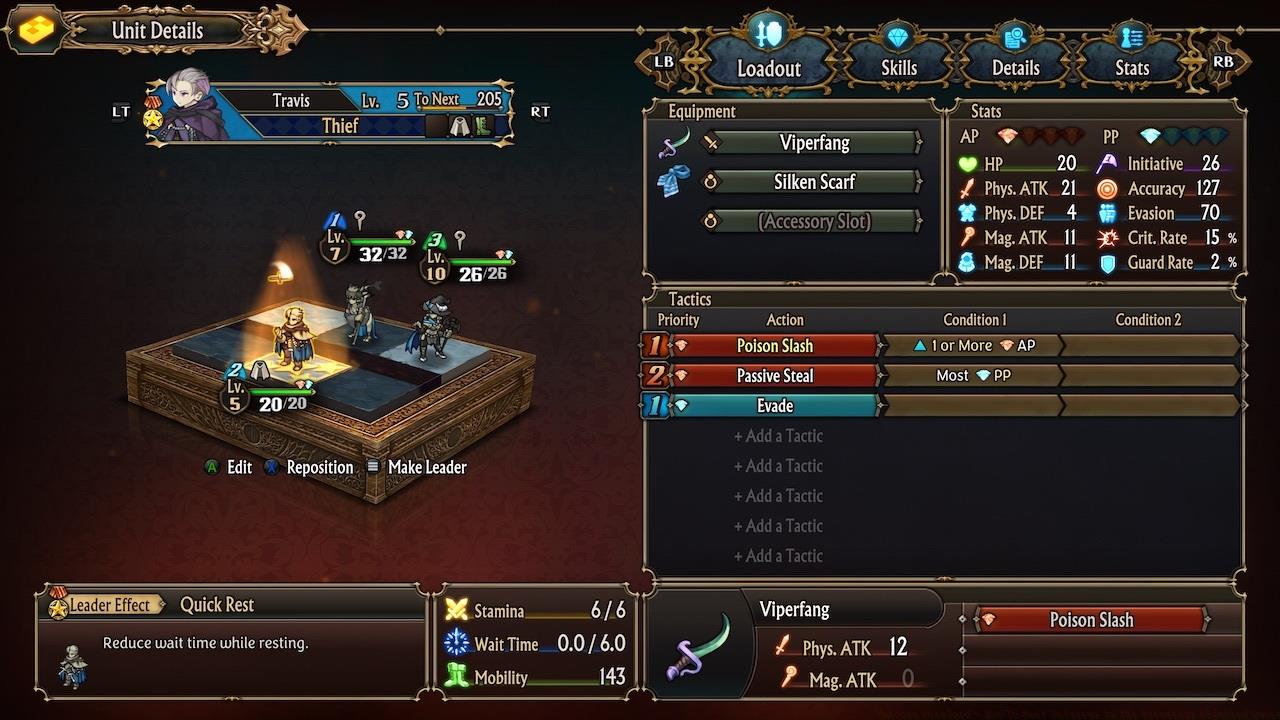Image resolution: width=1280 pixels, height=720 pixels.
Task: Click Add a Tactic in the Tactics panel
Action: pyautogui.click(x=779, y=435)
